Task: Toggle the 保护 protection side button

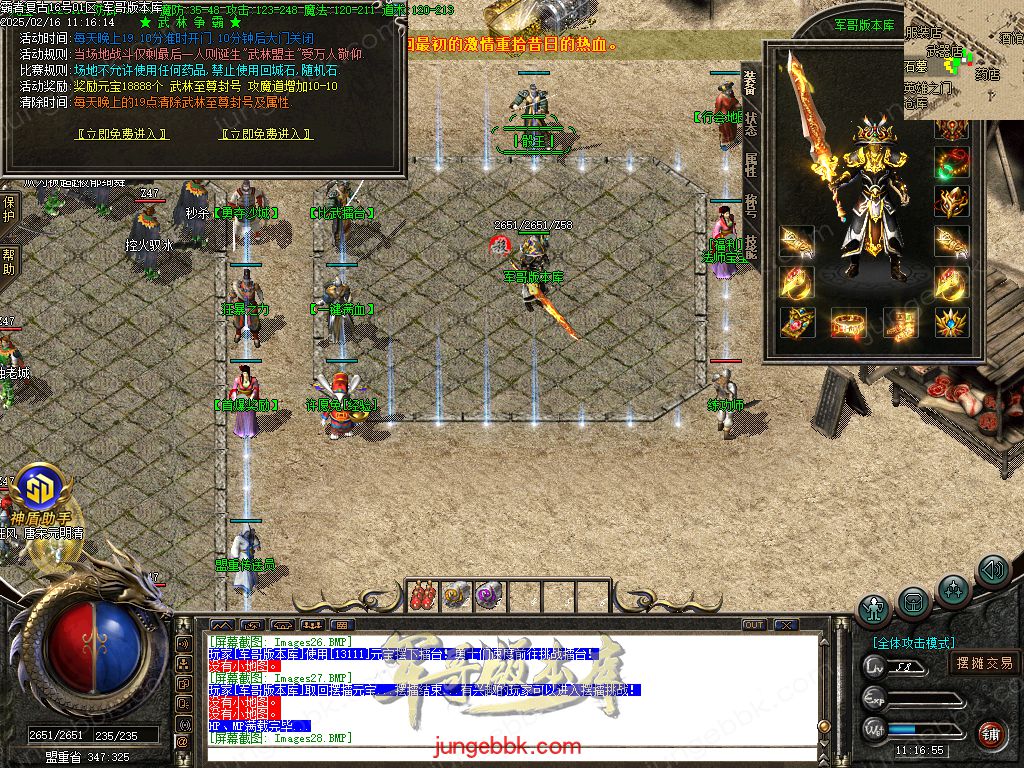Action: pos(9,209)
